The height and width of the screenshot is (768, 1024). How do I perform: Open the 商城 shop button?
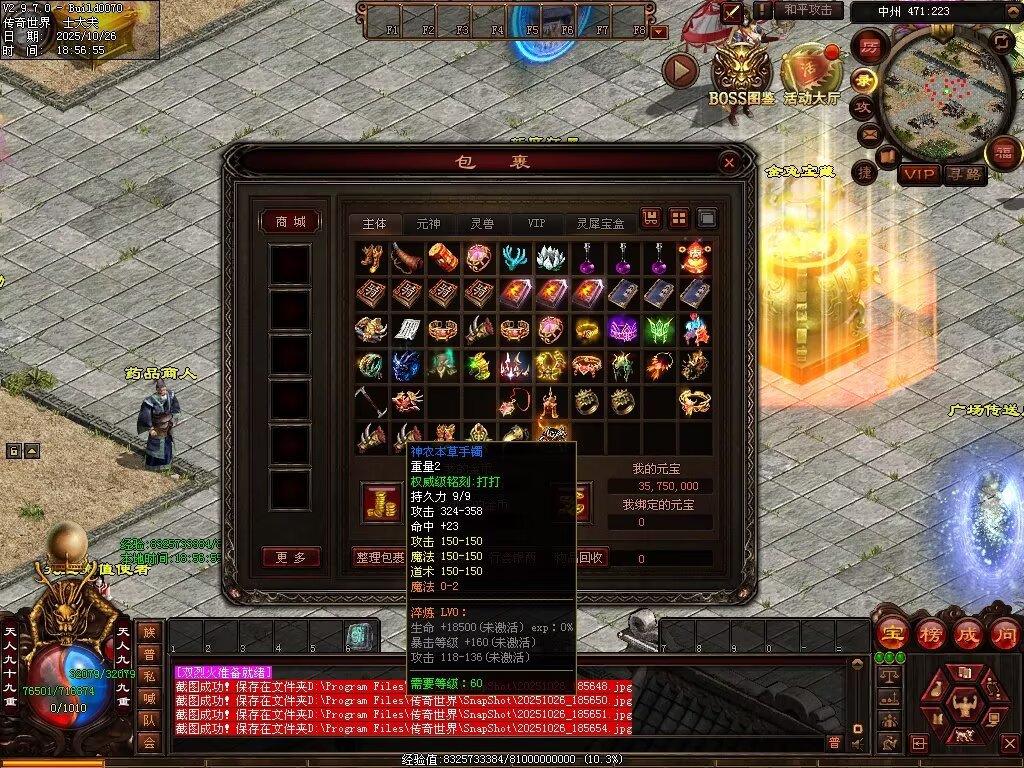click(290, 221)
